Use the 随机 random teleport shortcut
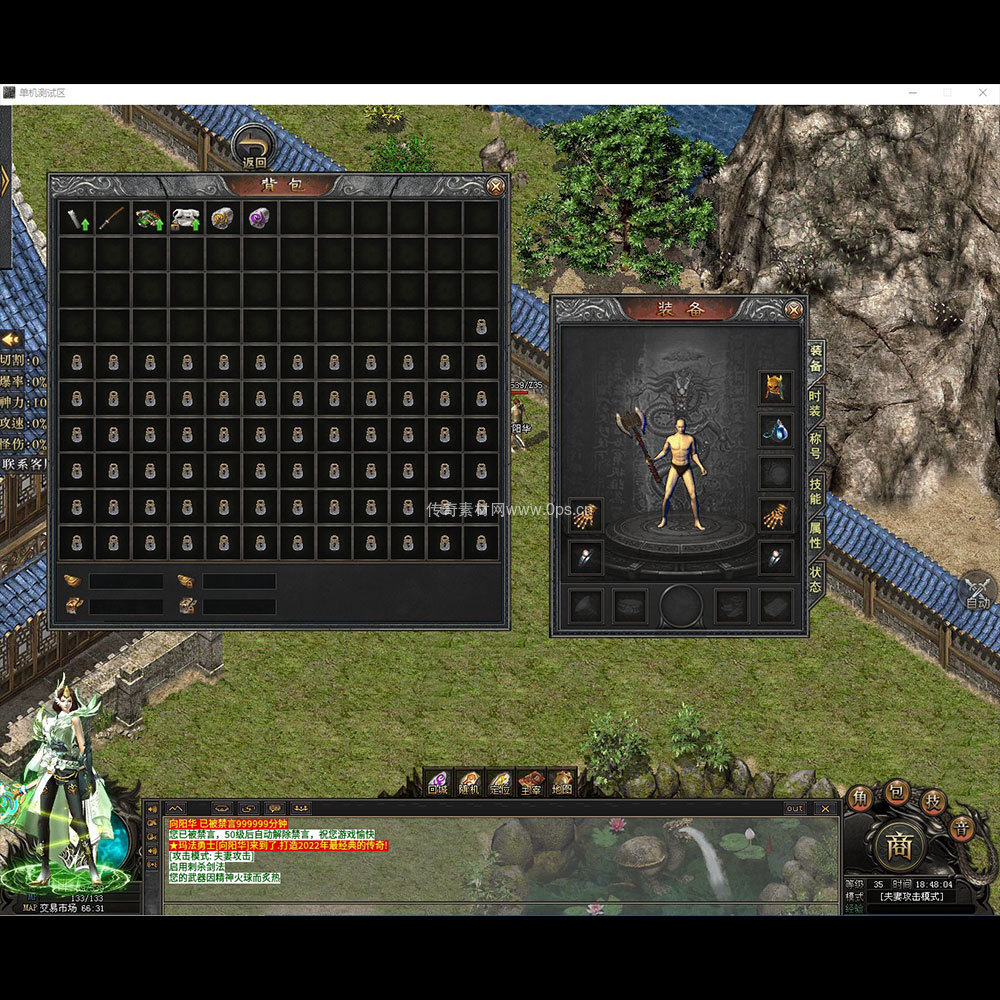 tap(469, 783)
